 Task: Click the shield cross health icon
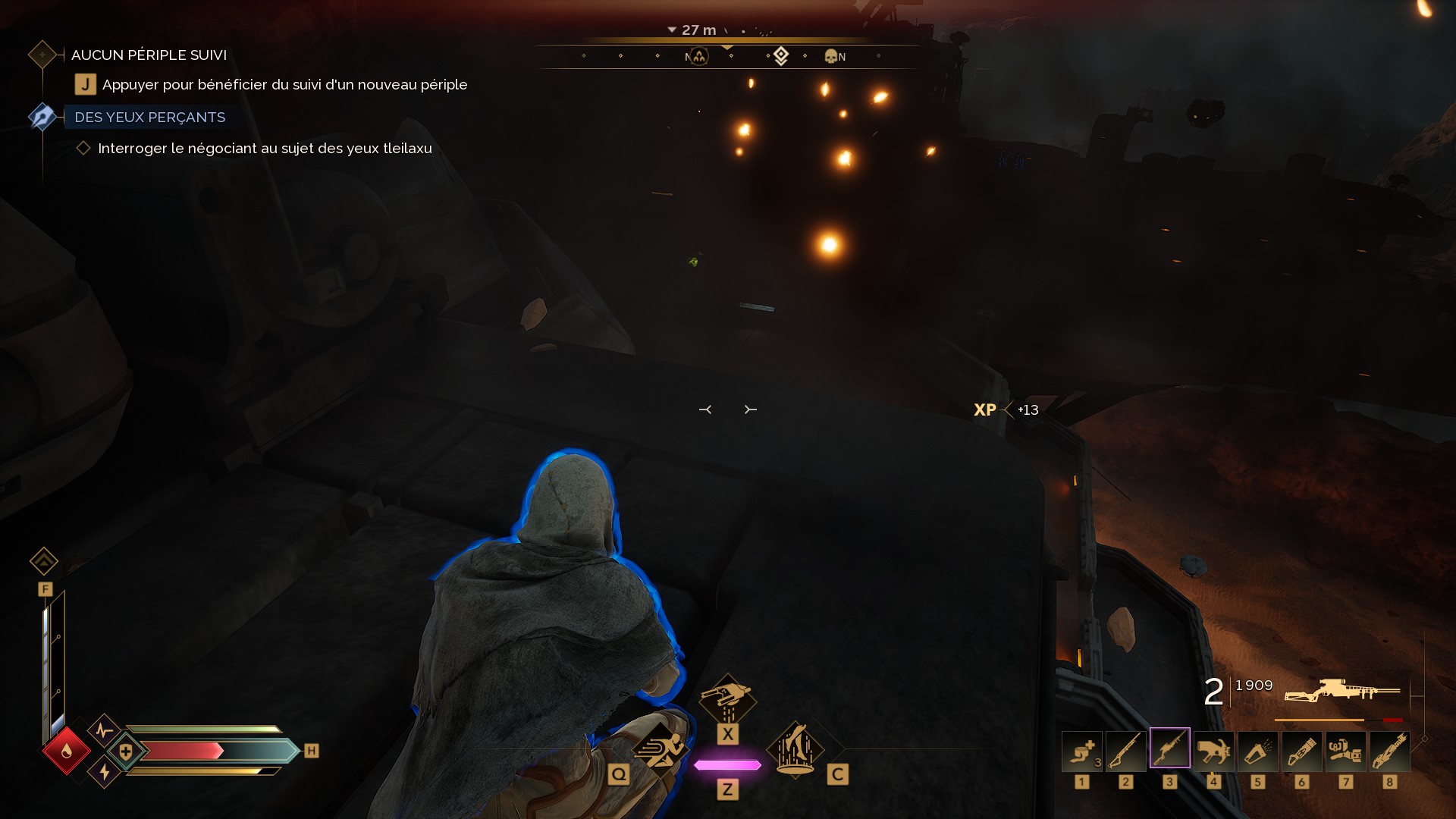click(x=126, y=752)
